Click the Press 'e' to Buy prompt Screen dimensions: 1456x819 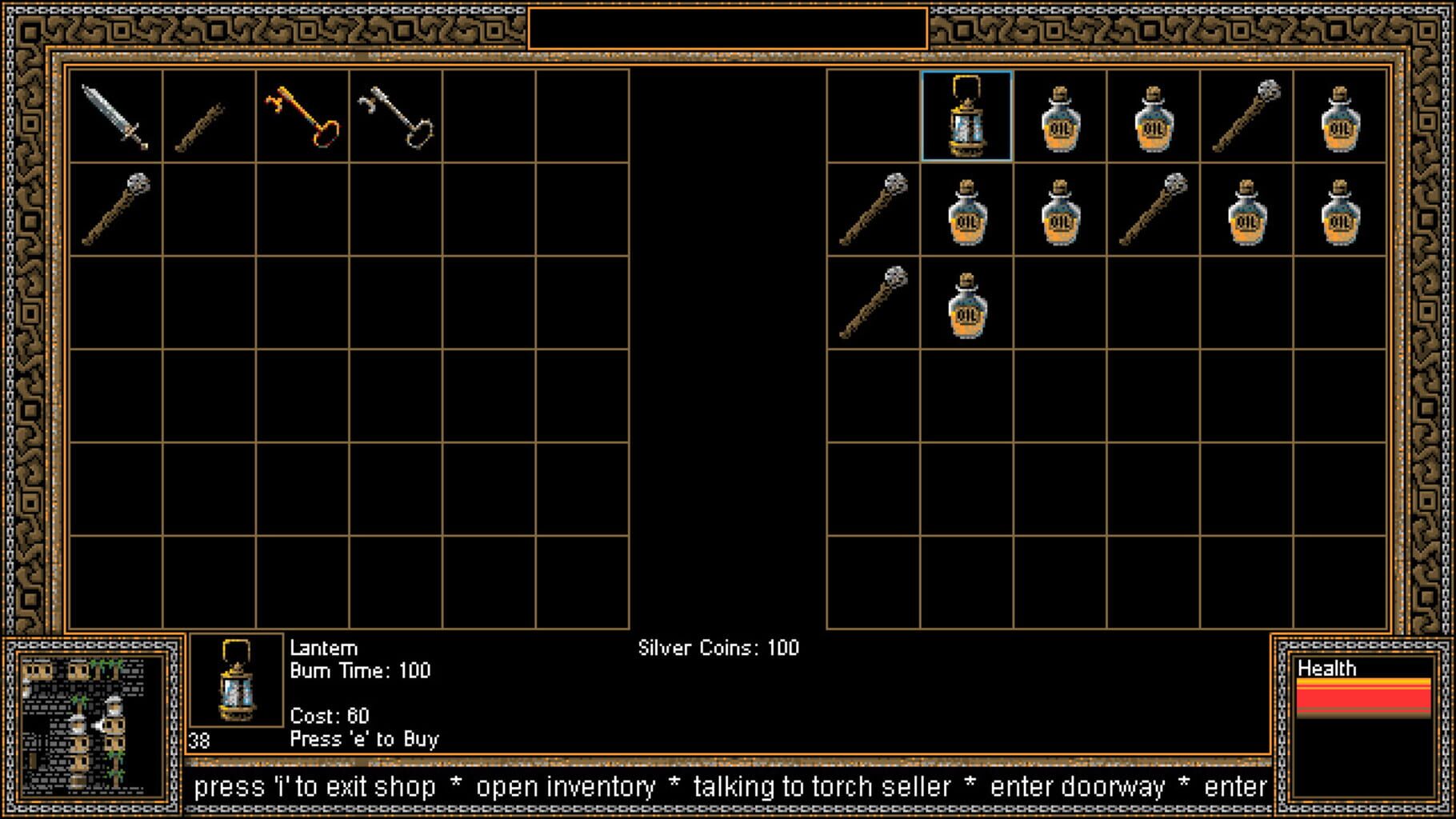coord(364,740)
